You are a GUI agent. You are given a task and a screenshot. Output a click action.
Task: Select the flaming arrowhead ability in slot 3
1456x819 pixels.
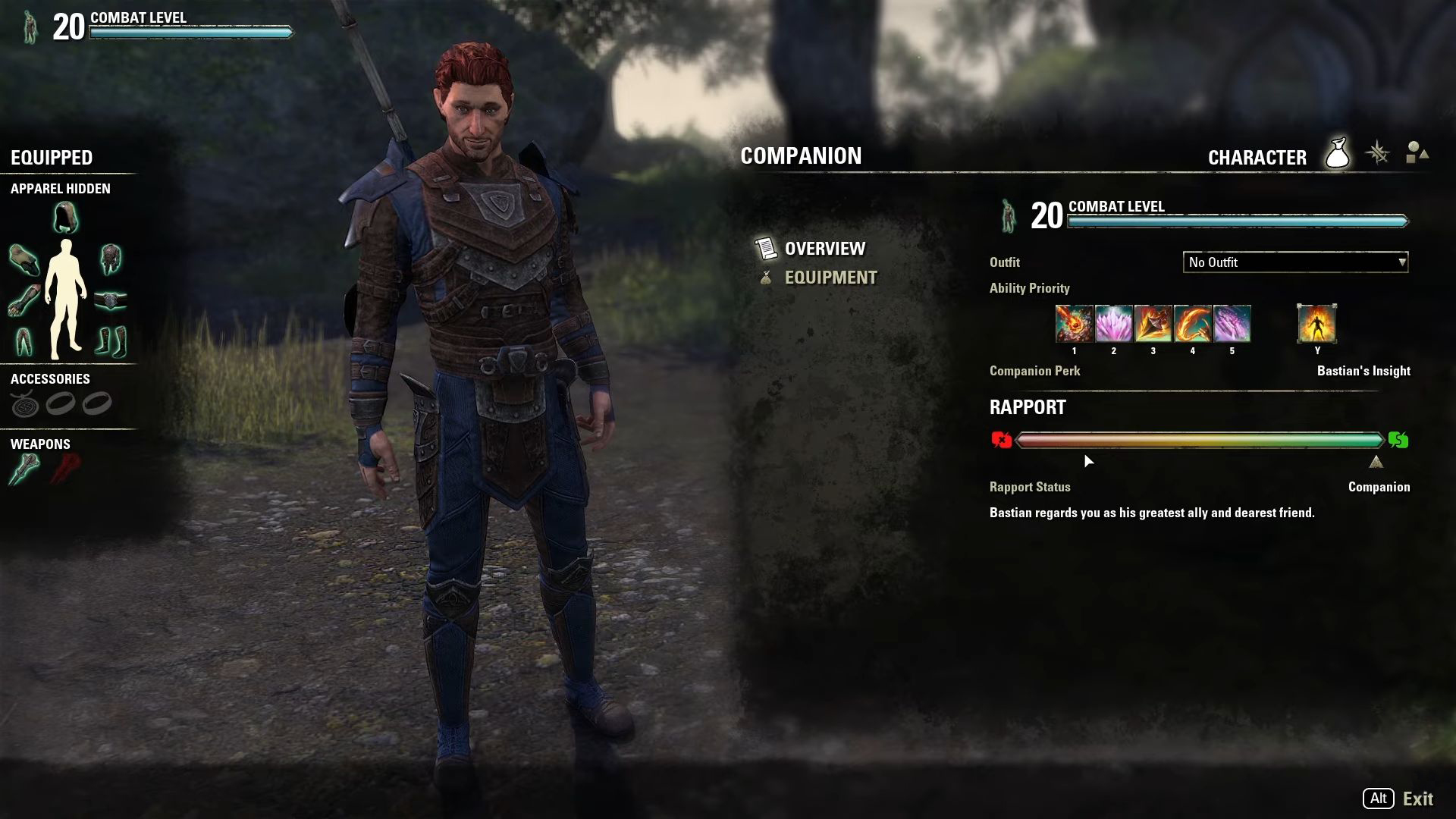1153,324
